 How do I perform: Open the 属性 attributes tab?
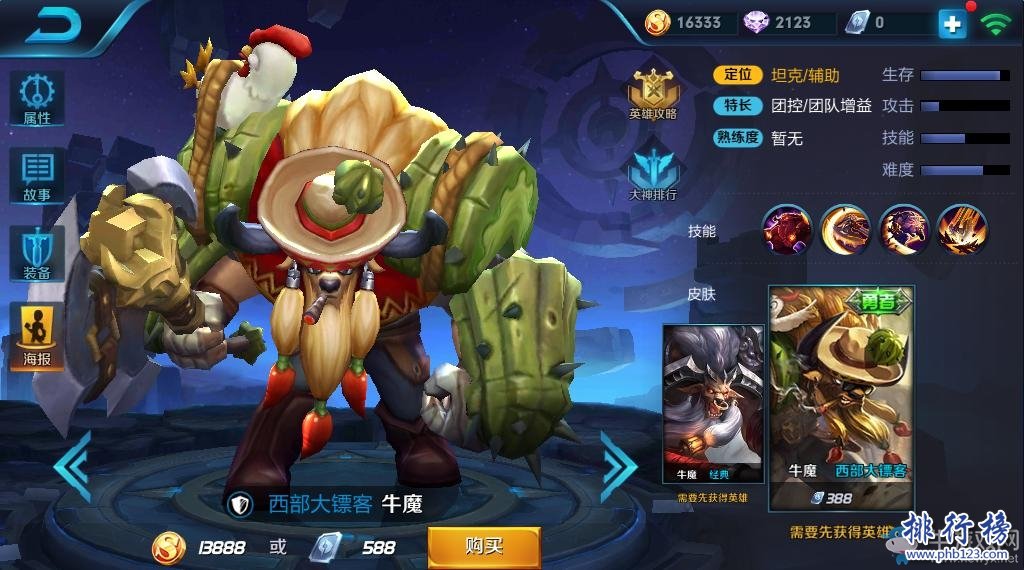(x=37, y=98)
